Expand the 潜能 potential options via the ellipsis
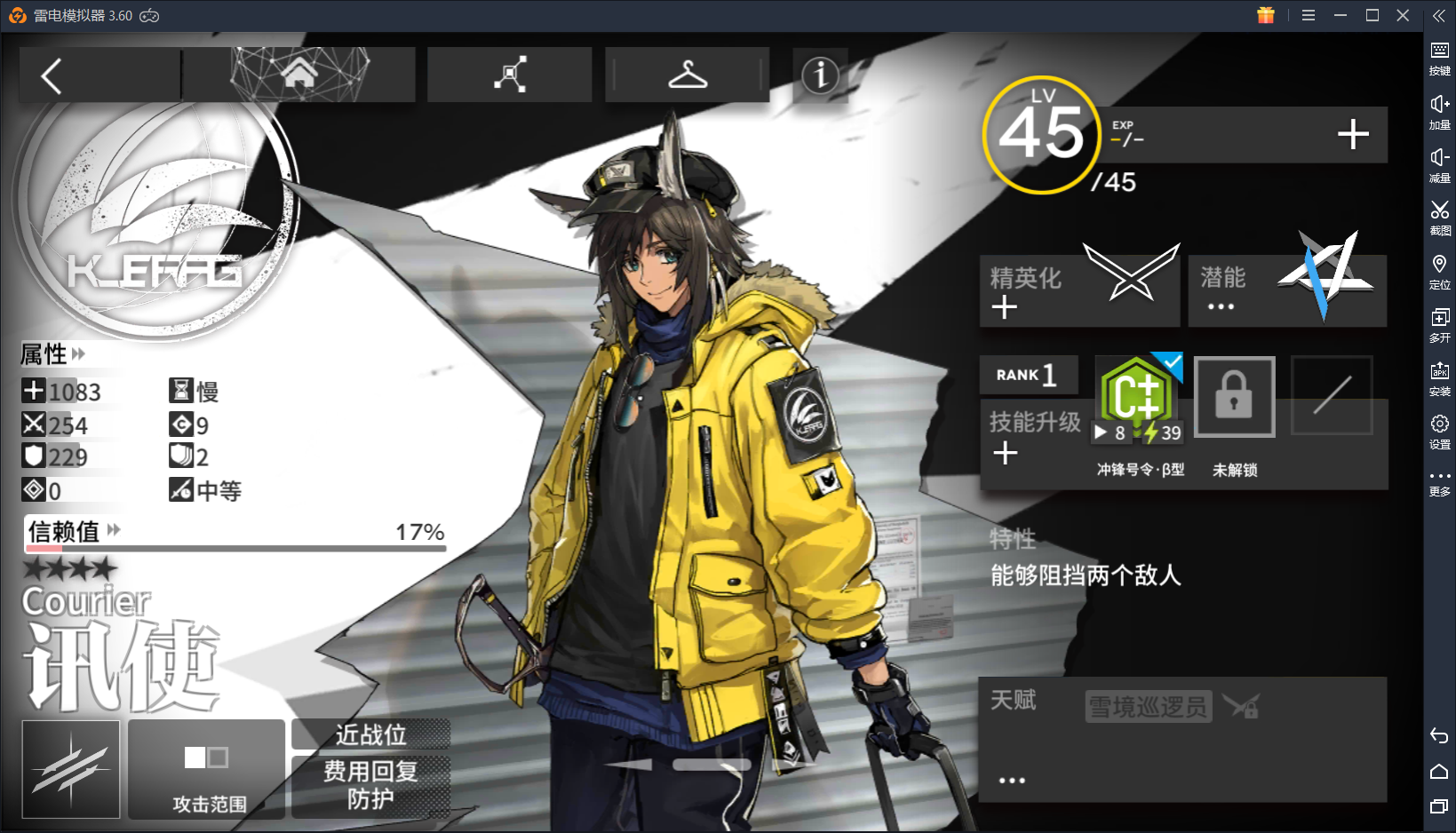Image resolution: width=1456 pixels, height=833 pixels. [x=1221, y=306]
